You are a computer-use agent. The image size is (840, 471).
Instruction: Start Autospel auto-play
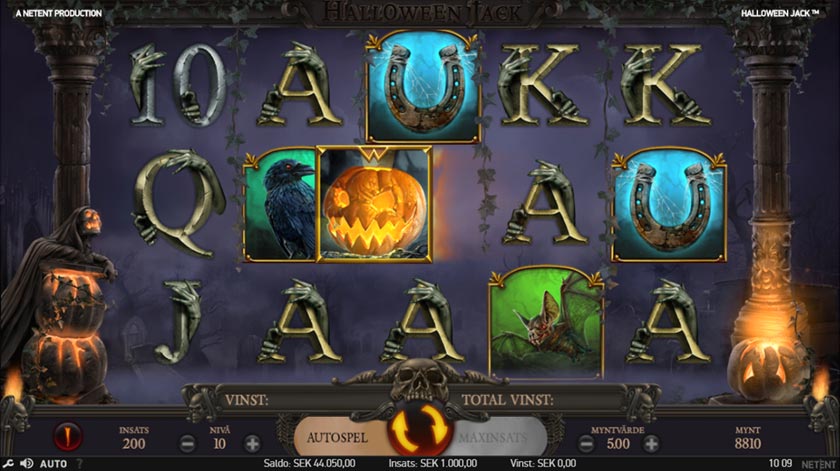coord(338,437)
